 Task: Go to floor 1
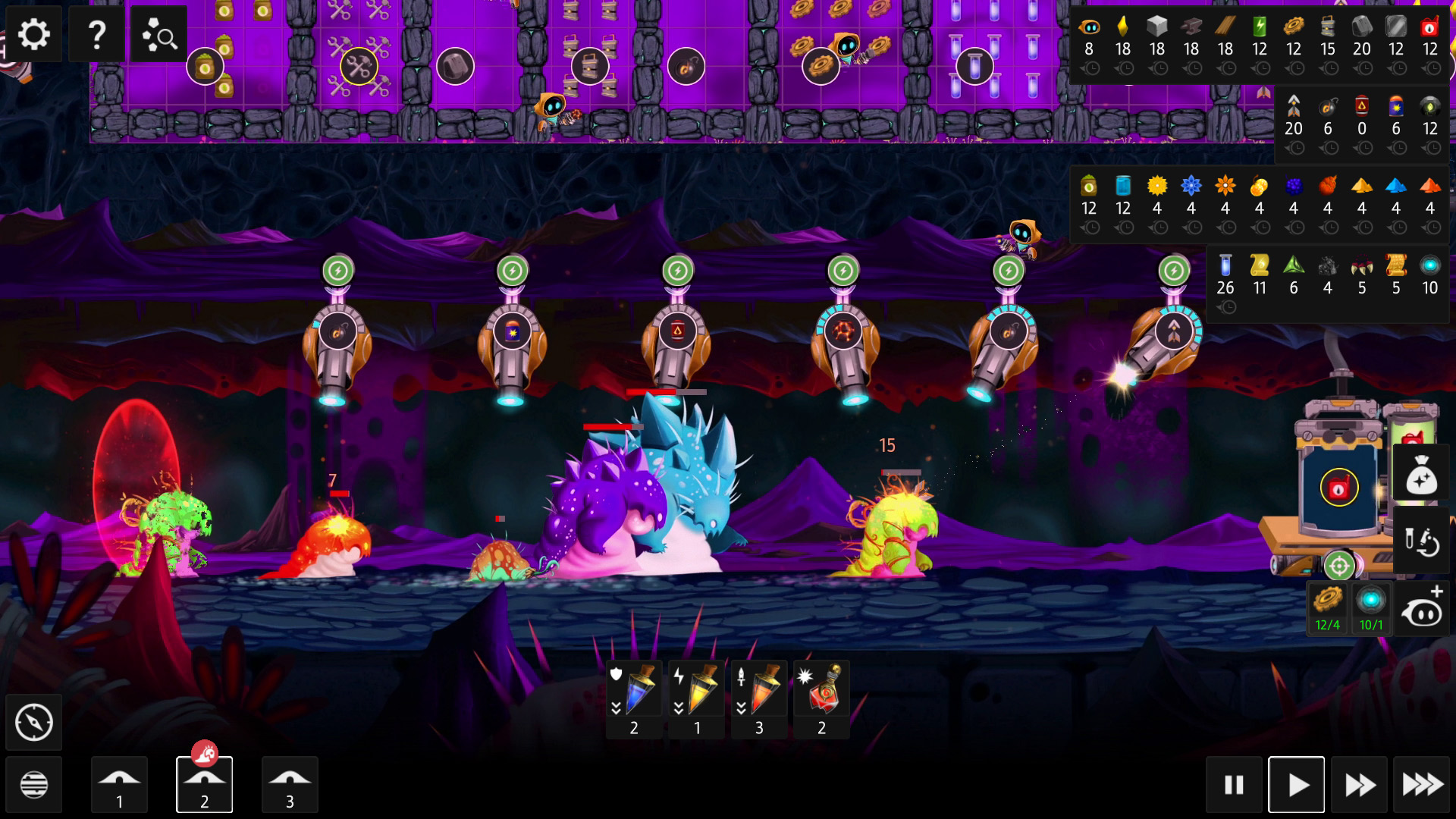(x=119, y=785)
